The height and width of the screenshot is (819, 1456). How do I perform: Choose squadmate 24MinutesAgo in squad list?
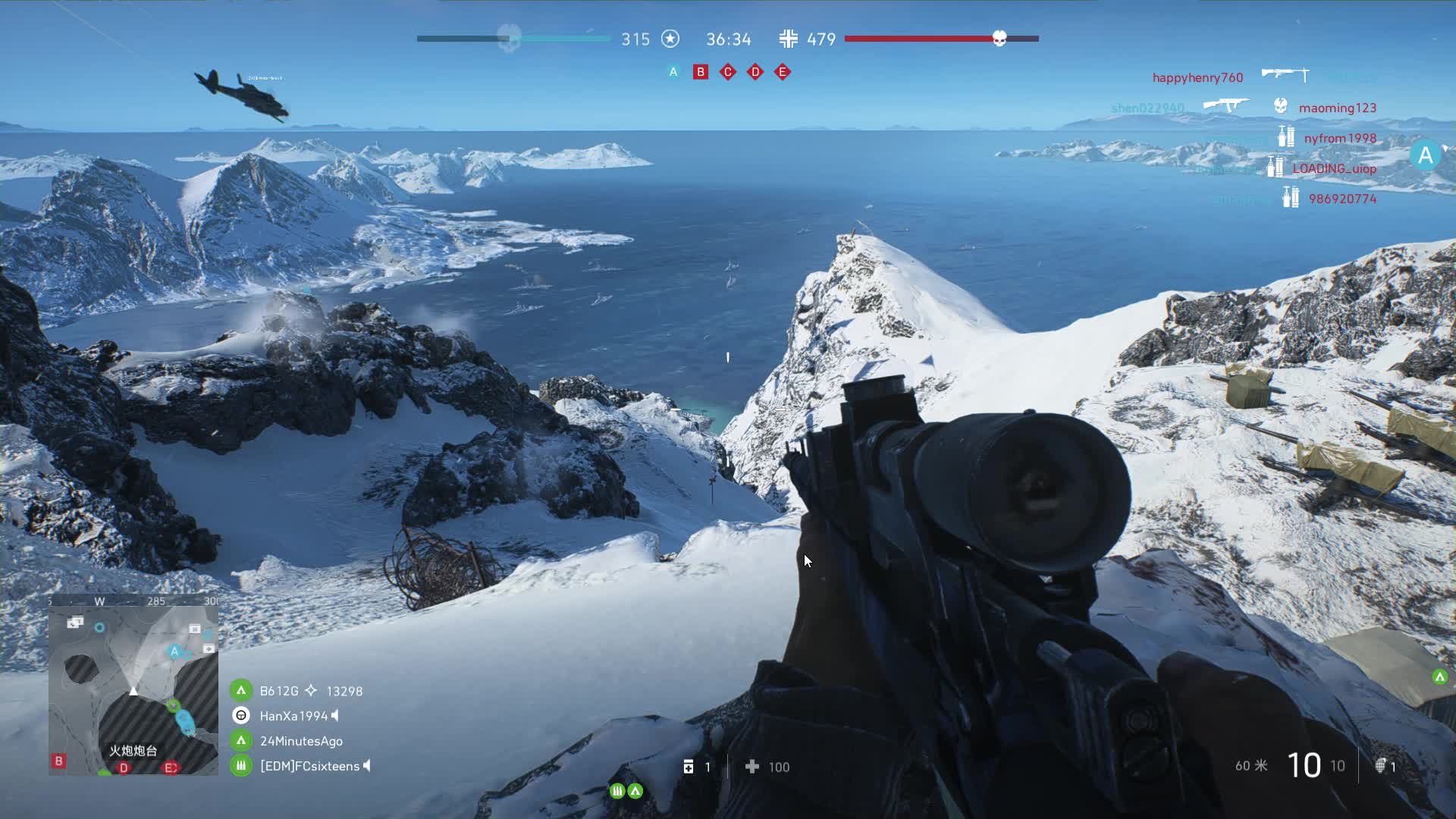301,741
